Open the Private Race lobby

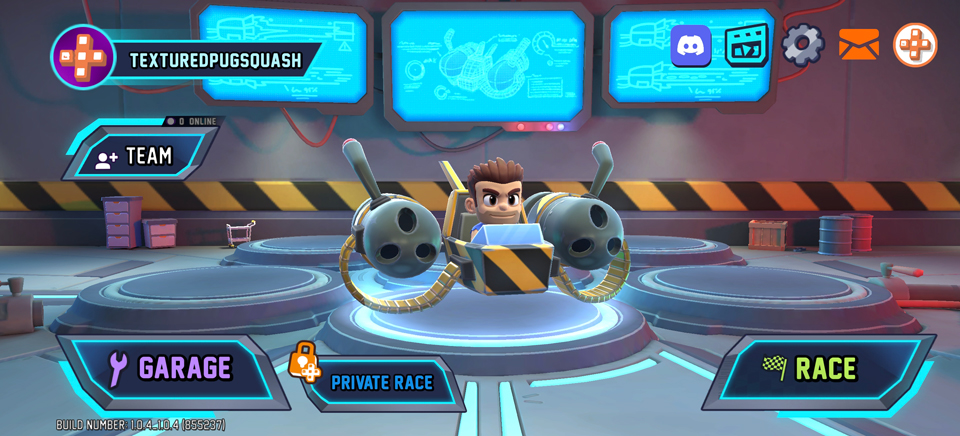[381, 382]
